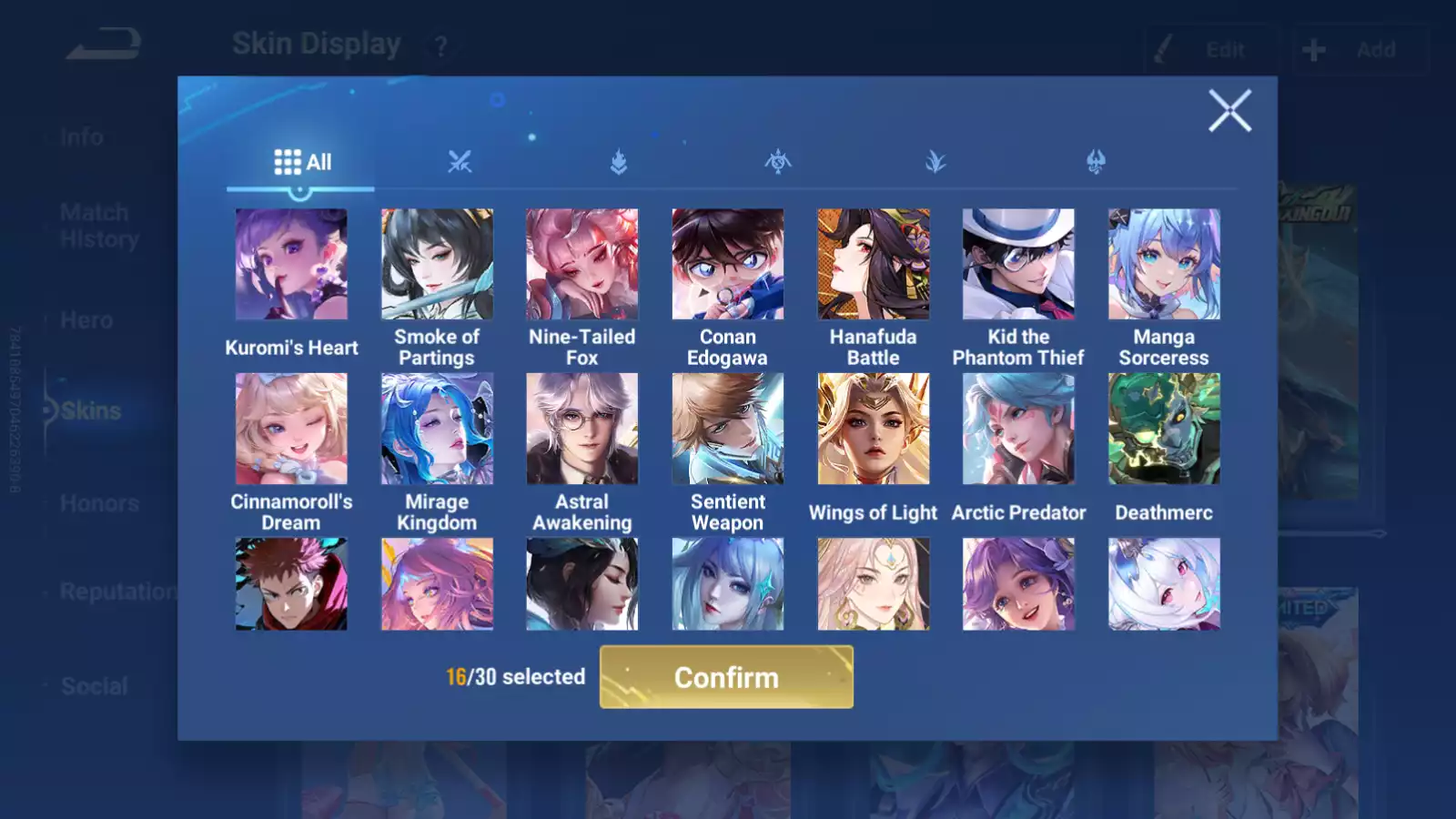Choose the Mirage Kingdom skin
1456x819 pixels.
coord(437,429)
